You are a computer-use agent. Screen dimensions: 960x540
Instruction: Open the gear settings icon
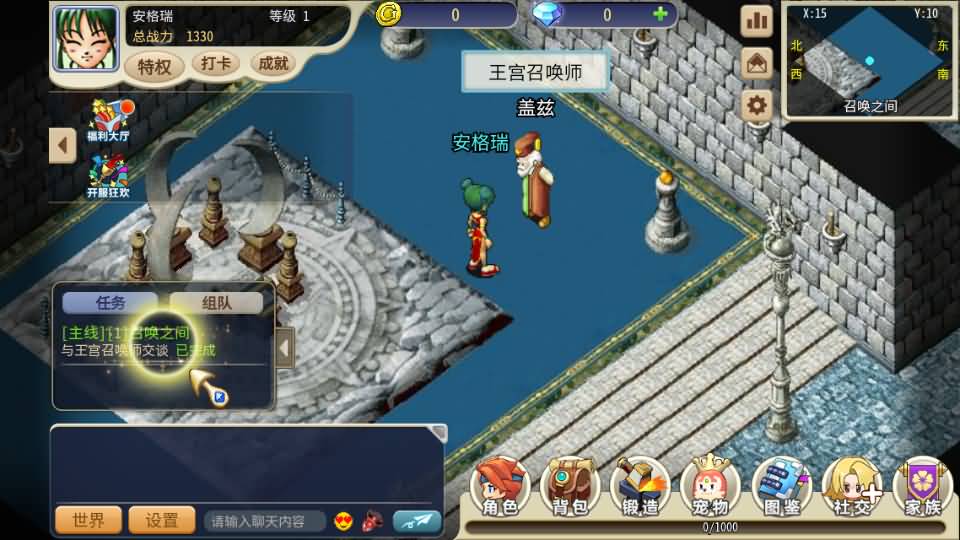tap(757, 104)
